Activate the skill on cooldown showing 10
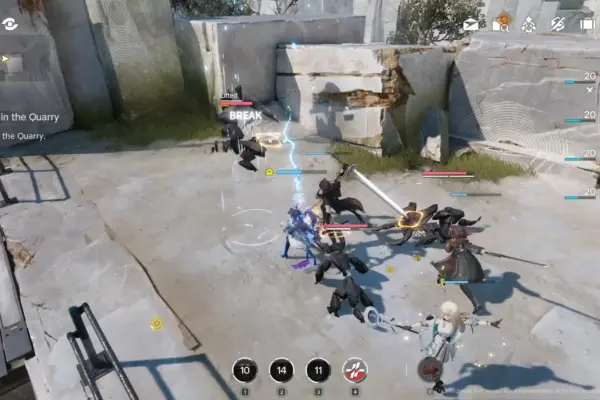Viewport: 600px width, 400px height. coord(245,371)
